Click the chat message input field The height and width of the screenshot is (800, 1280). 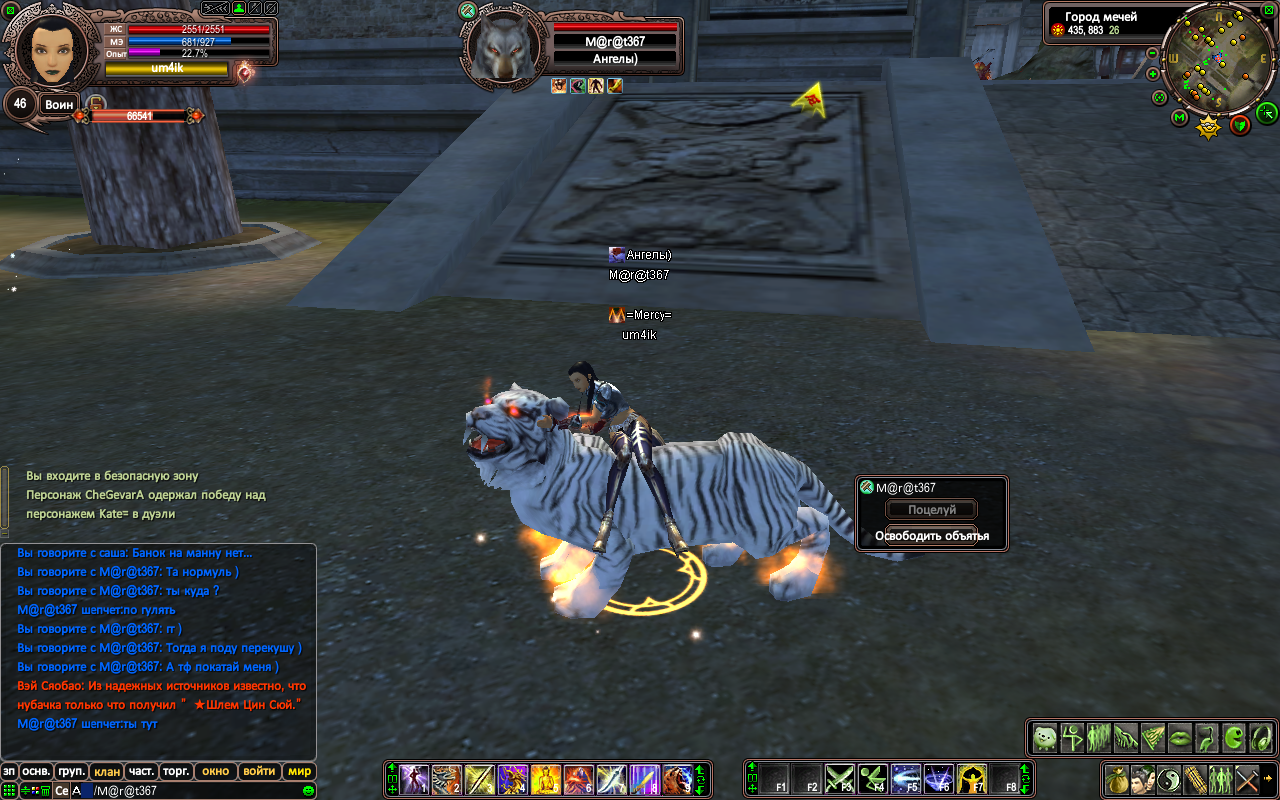pyautogui.click(x=190, y=791)
